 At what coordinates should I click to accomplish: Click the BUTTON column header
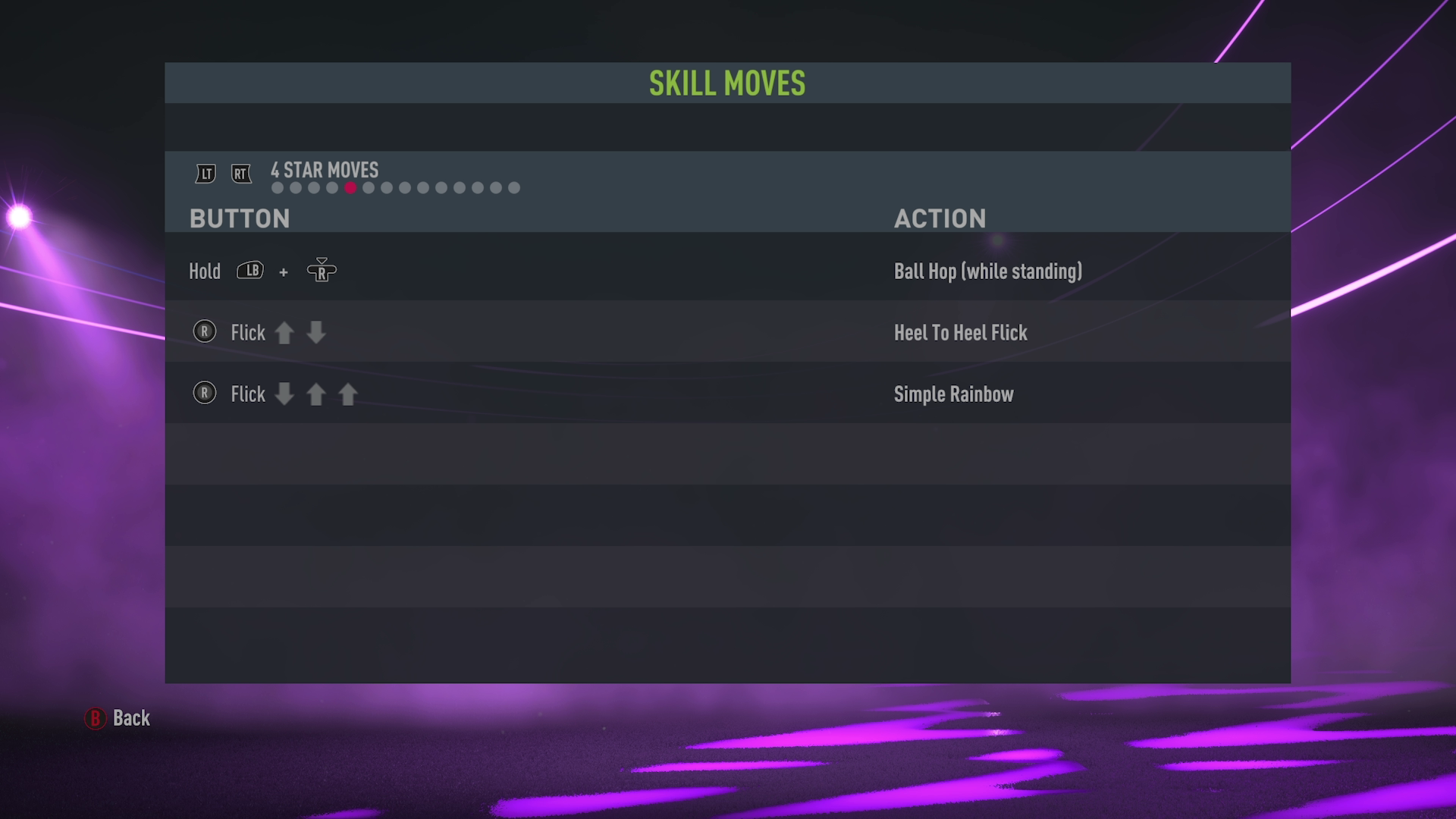coord(240,218)
